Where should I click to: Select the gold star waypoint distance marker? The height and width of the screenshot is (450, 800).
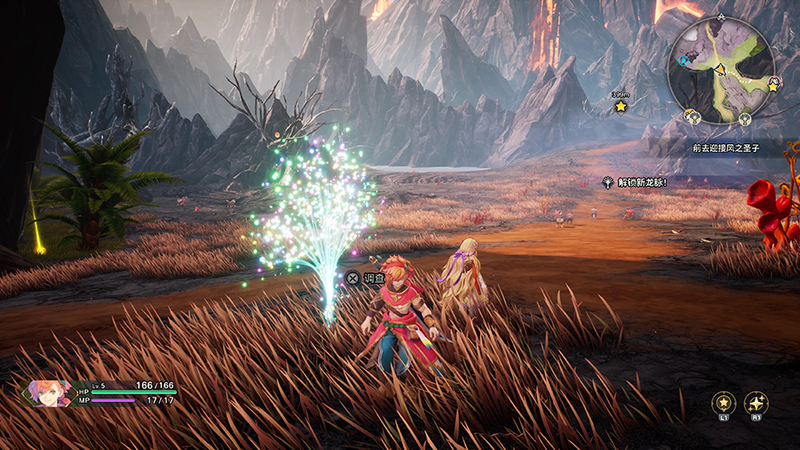620,105
